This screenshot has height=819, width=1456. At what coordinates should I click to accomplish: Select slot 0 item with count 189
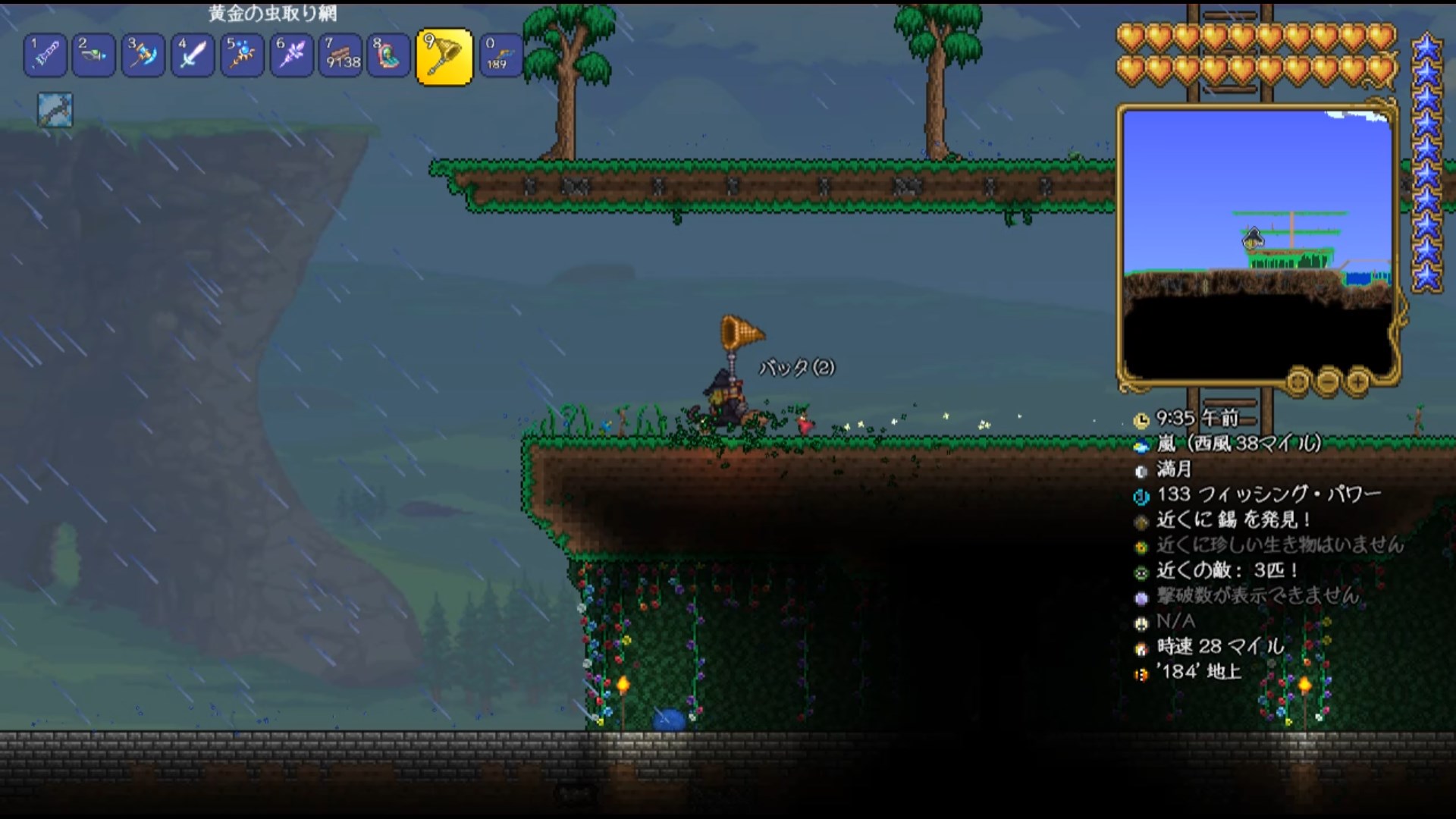pos(500,55)
